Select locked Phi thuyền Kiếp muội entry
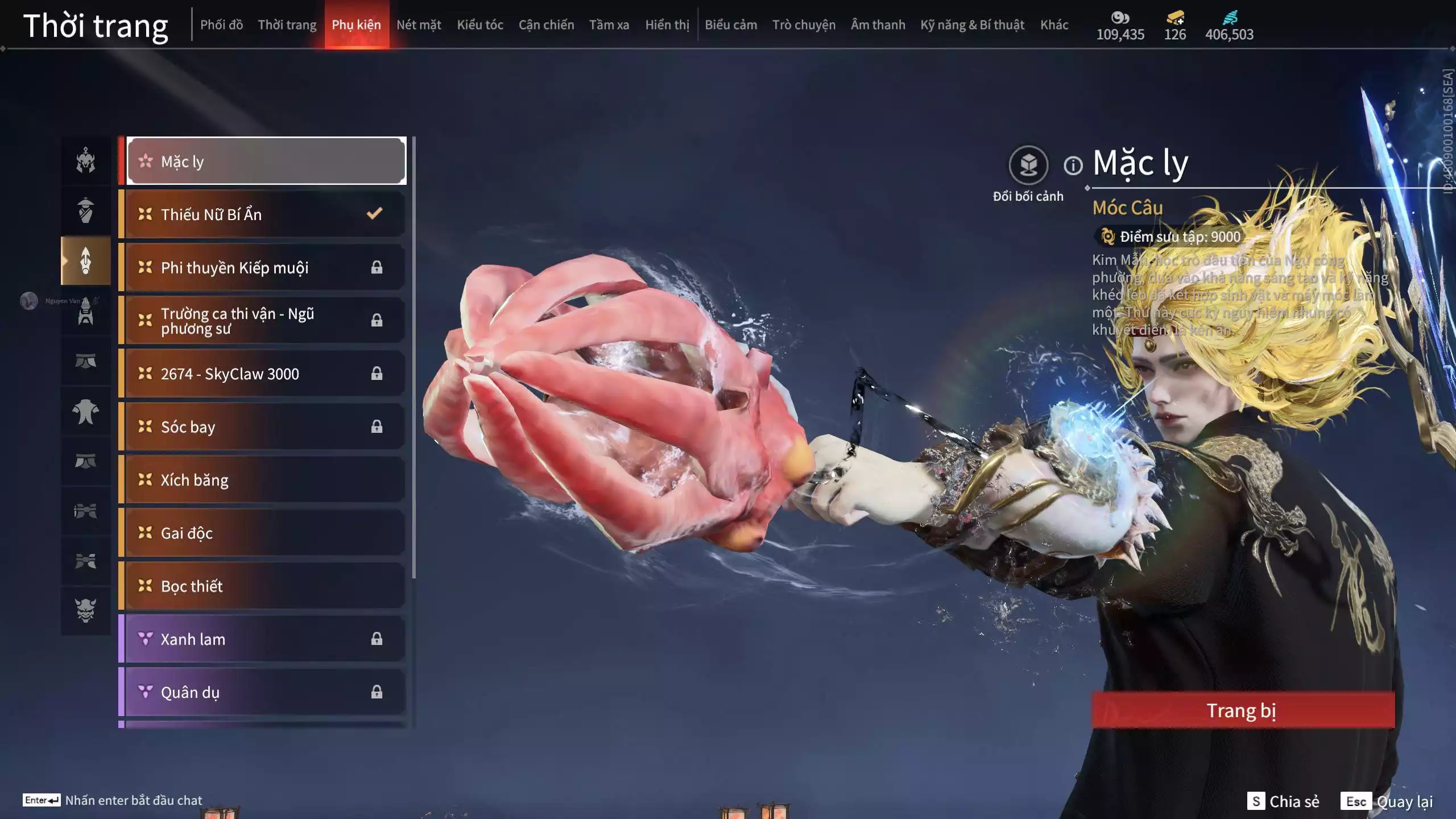The image size is (1456, 819). (x=265, y=267)
